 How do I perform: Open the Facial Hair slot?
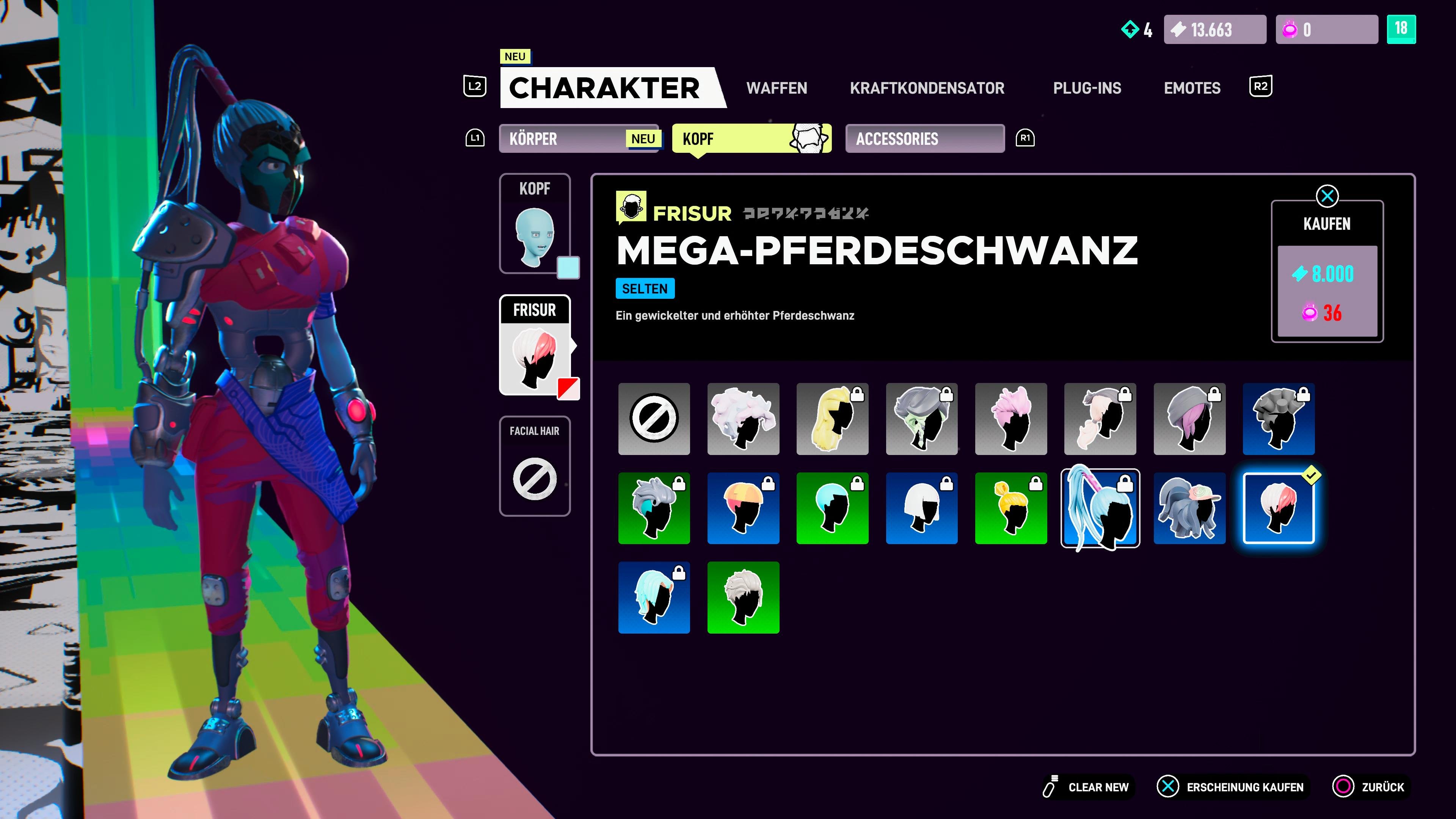534,466
